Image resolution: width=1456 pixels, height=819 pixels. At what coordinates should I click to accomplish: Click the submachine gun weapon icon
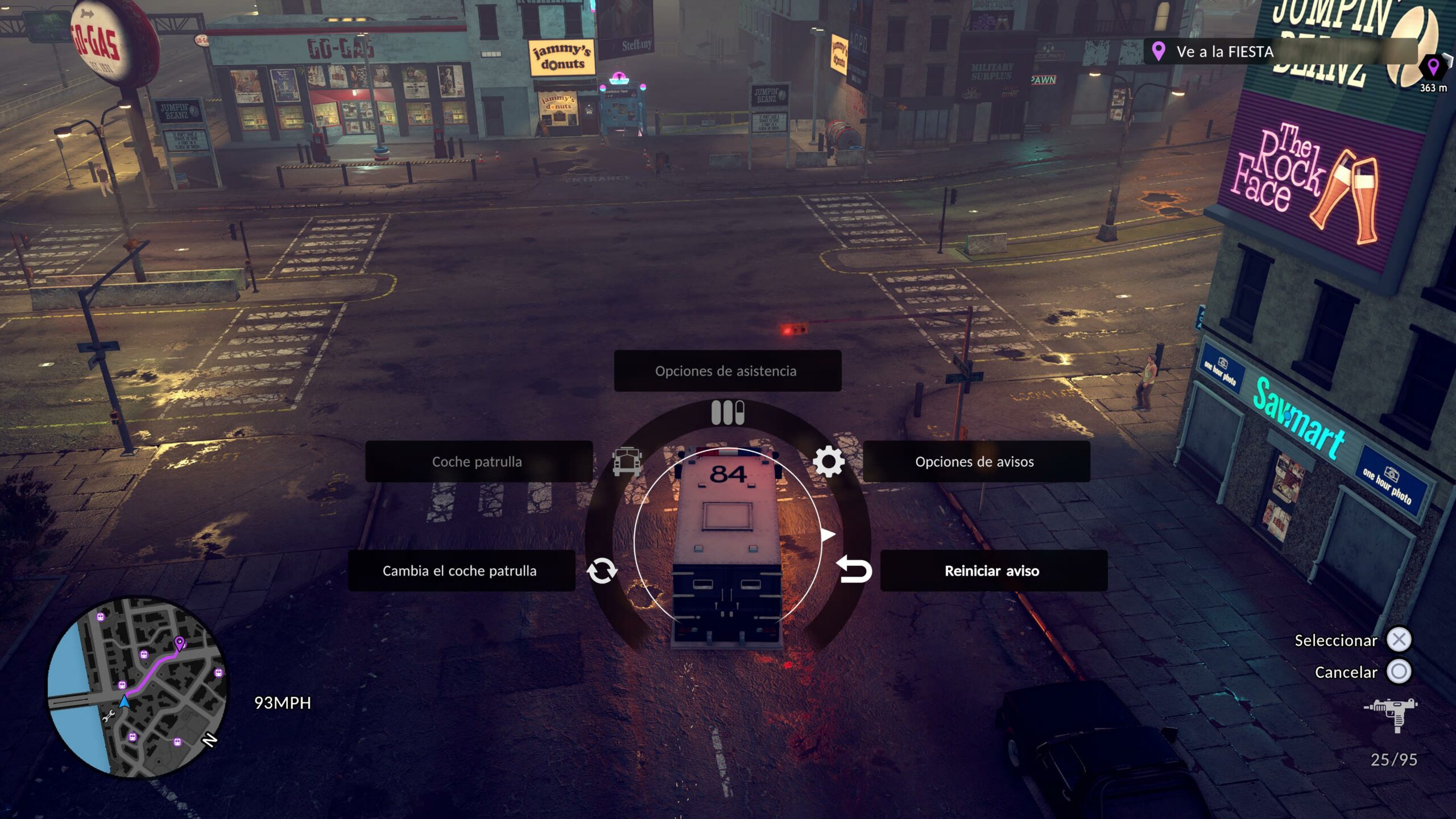pyautogui.click(x=1391, y=713)
